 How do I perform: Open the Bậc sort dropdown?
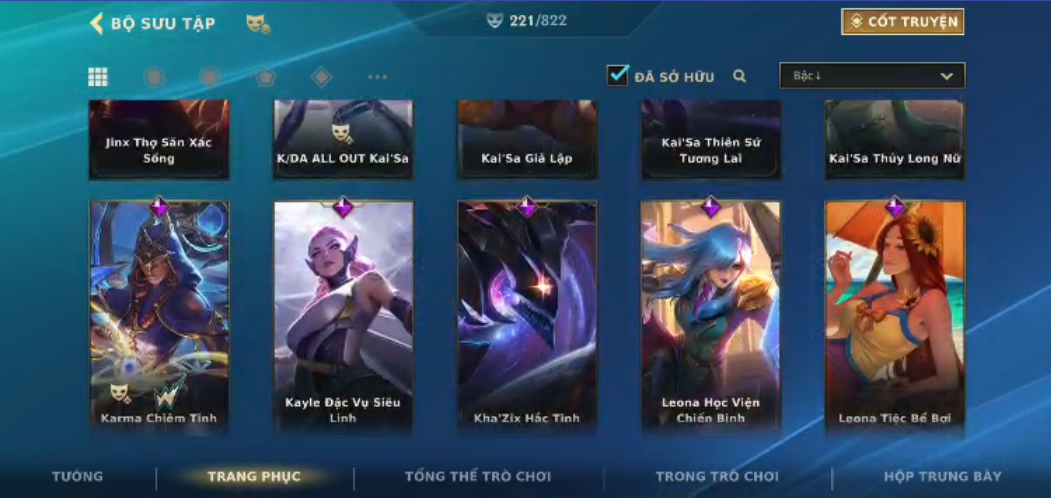(x=872, y=76)
